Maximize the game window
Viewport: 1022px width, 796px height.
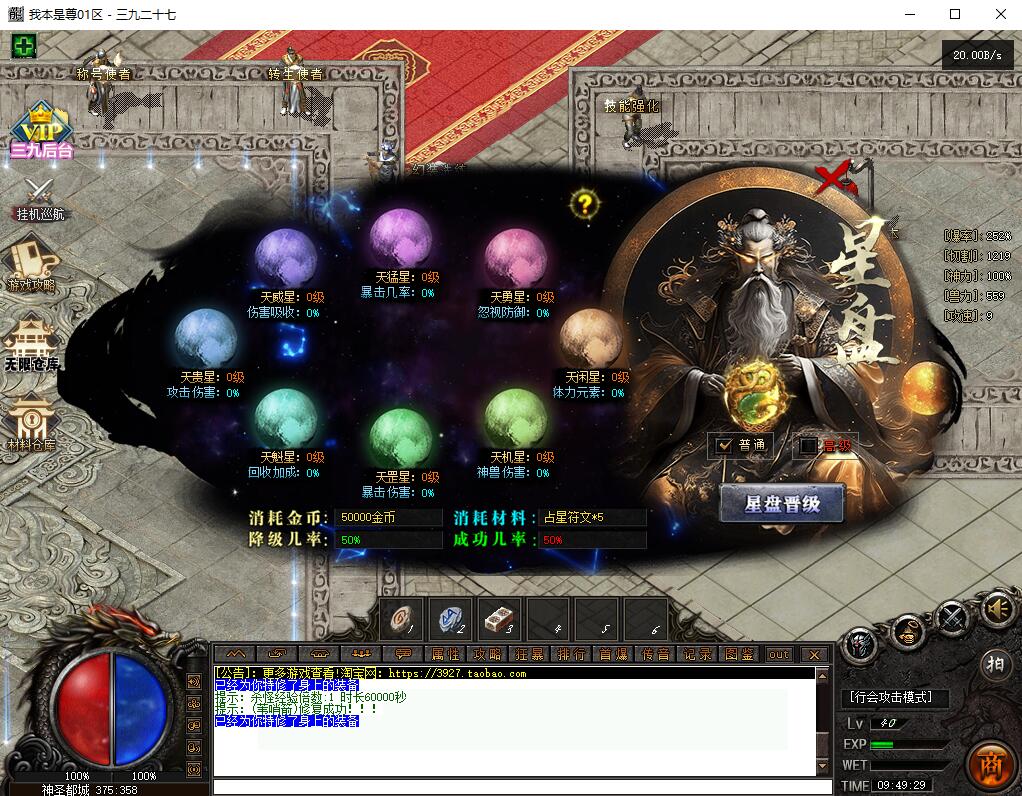coord(954,14)
